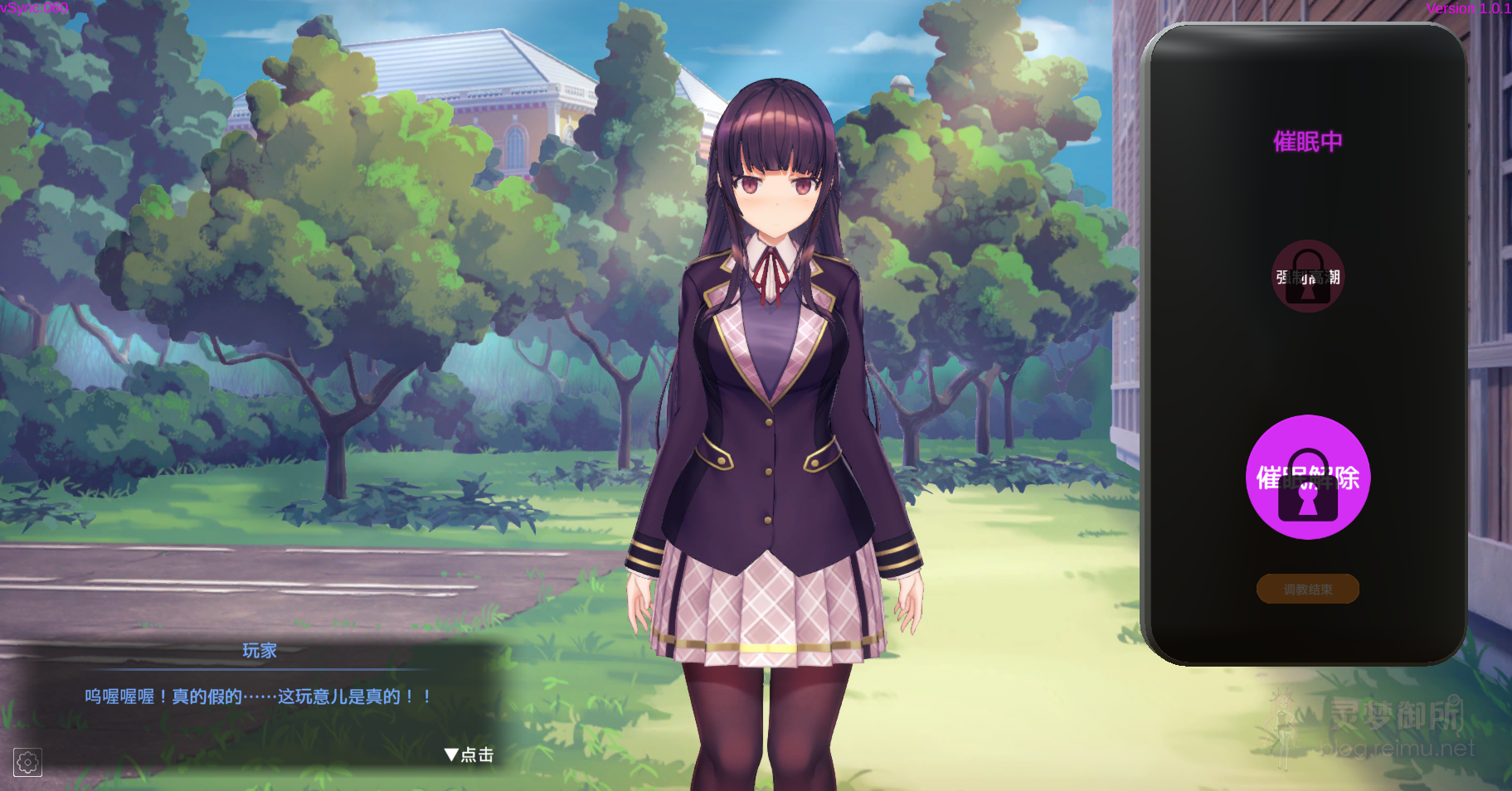
Task: Select the locked 强制高潮 round button
Action: pos(1307,277)
